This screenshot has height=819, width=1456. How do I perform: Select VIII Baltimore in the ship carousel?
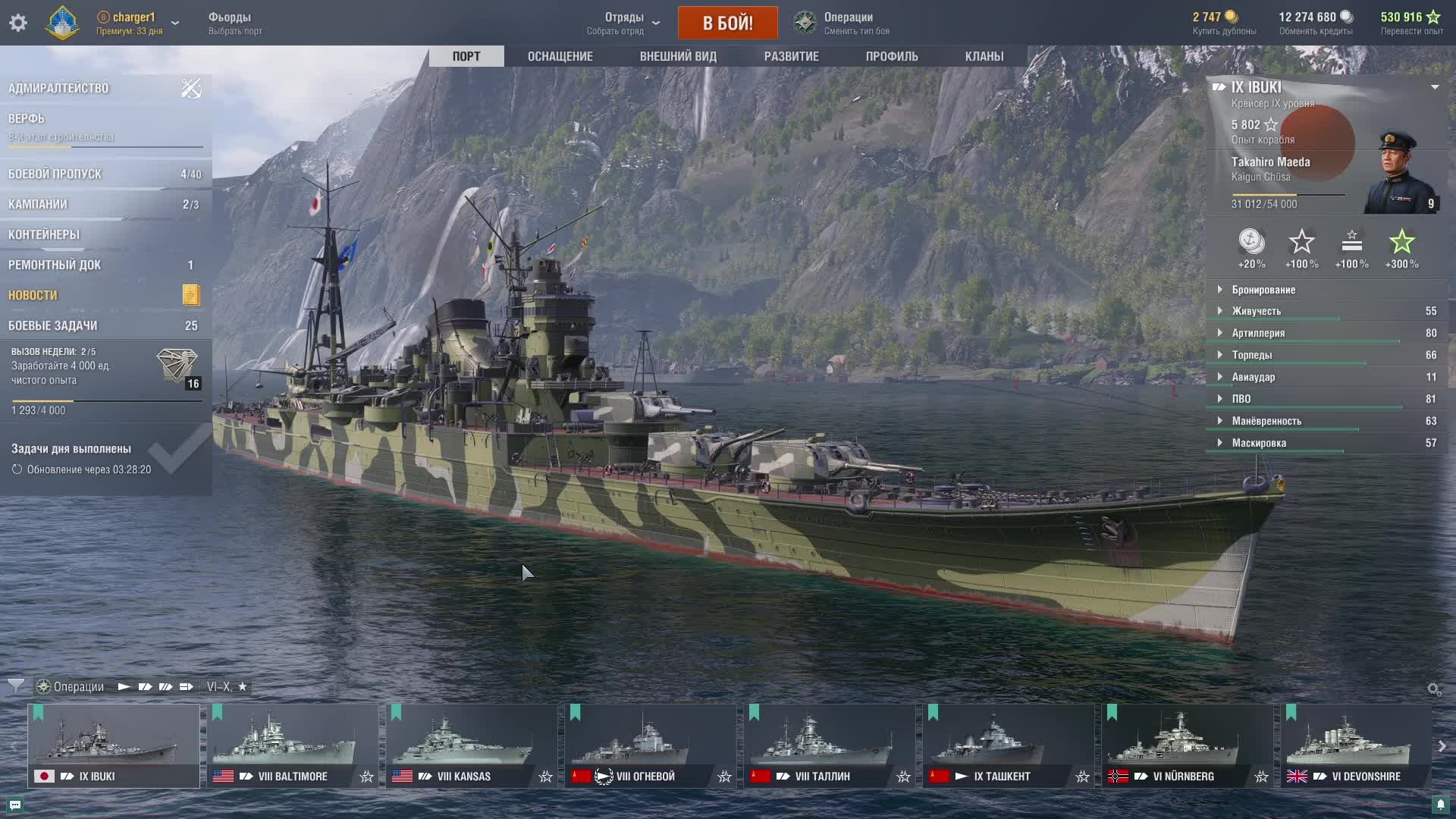coord(292,745)
